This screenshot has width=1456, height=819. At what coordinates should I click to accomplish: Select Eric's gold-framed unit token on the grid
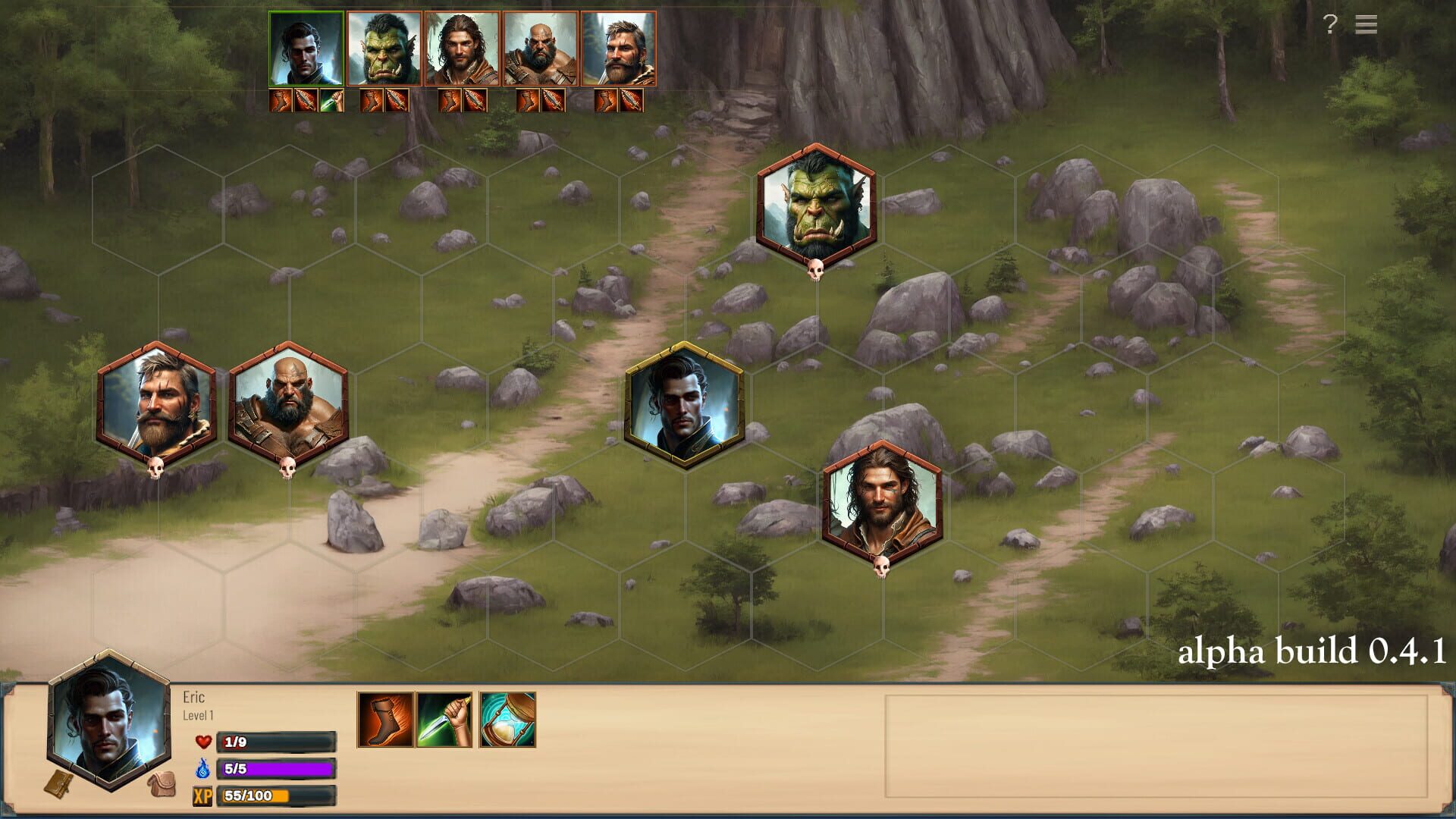tap(684, 404)
